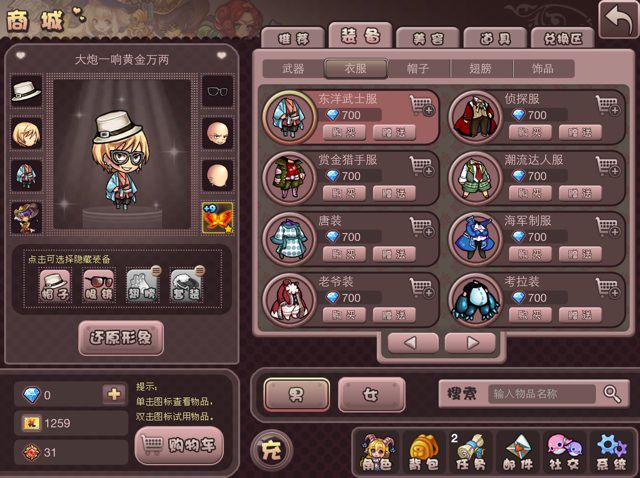The image size is (640, 478).
Task: Add 侦探服 to the shopping cart
Action: point(606,104)
